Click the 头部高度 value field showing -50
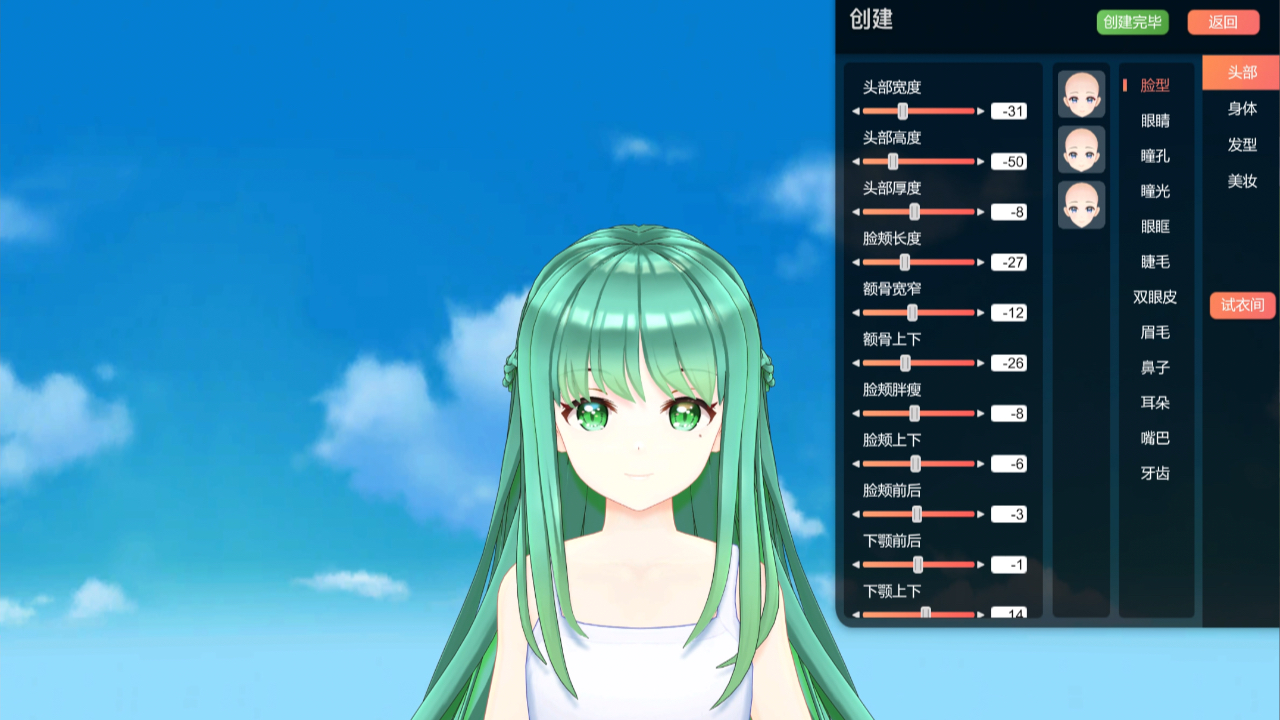Image resolution: width=1280 pixels, height=720 pixels. pos(1008,161)
